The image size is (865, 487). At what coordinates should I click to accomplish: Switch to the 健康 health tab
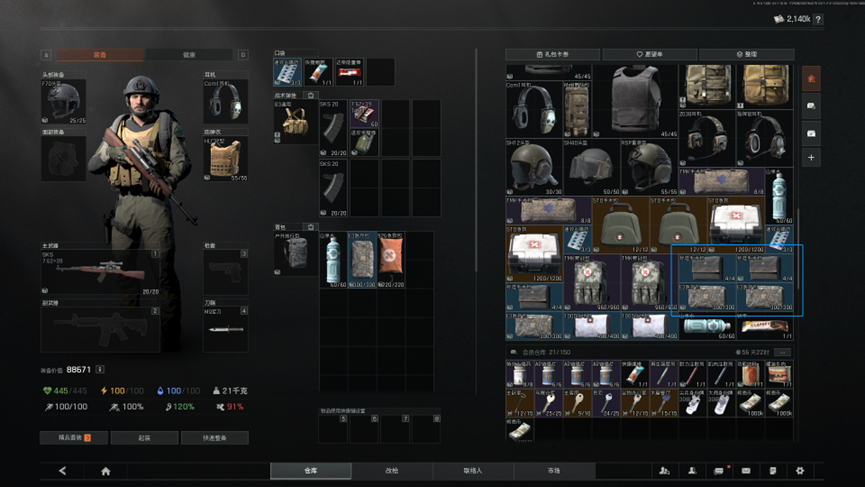click(x=190, y=55)
